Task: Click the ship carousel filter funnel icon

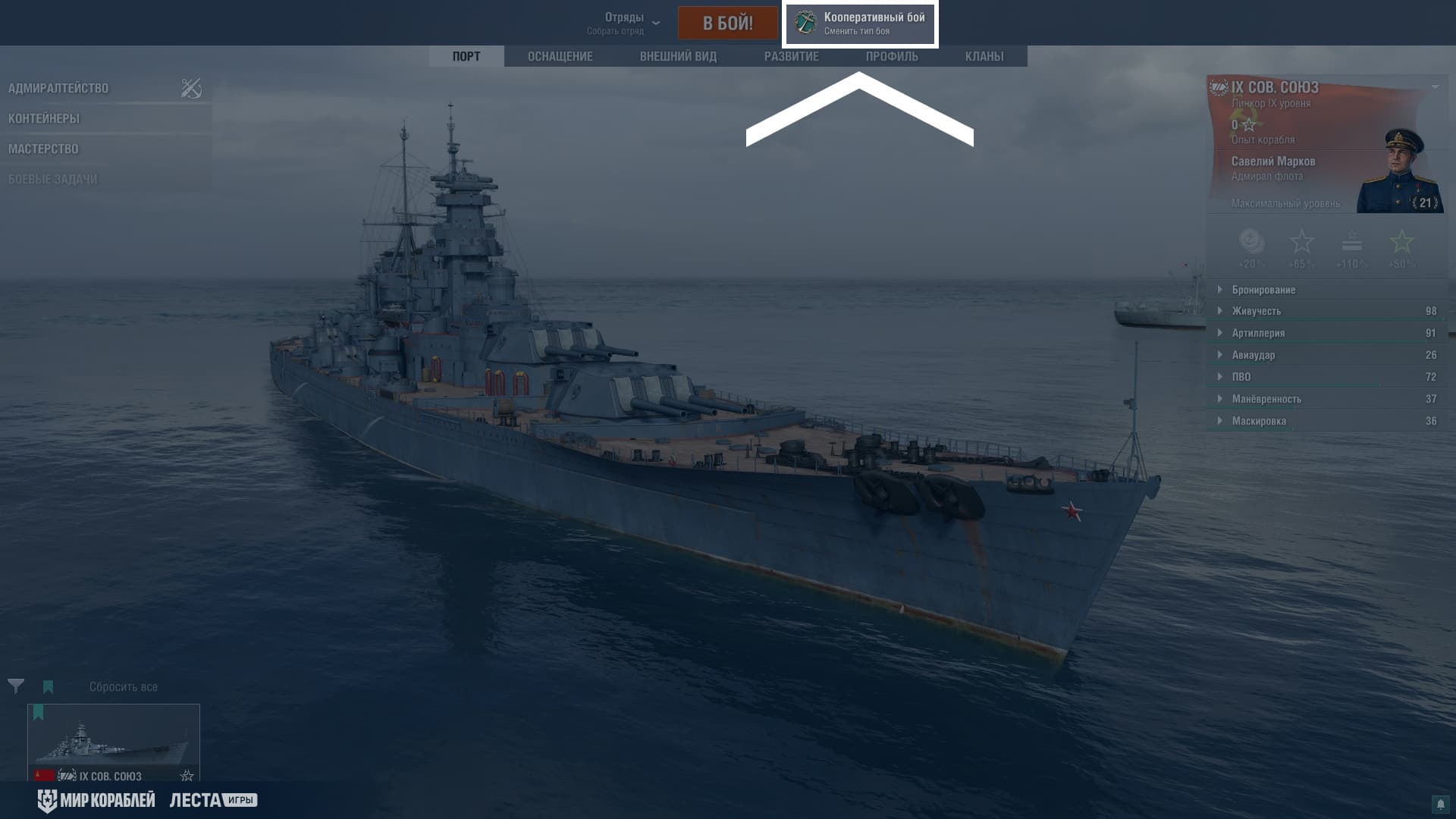Action: tap(16, 686)
